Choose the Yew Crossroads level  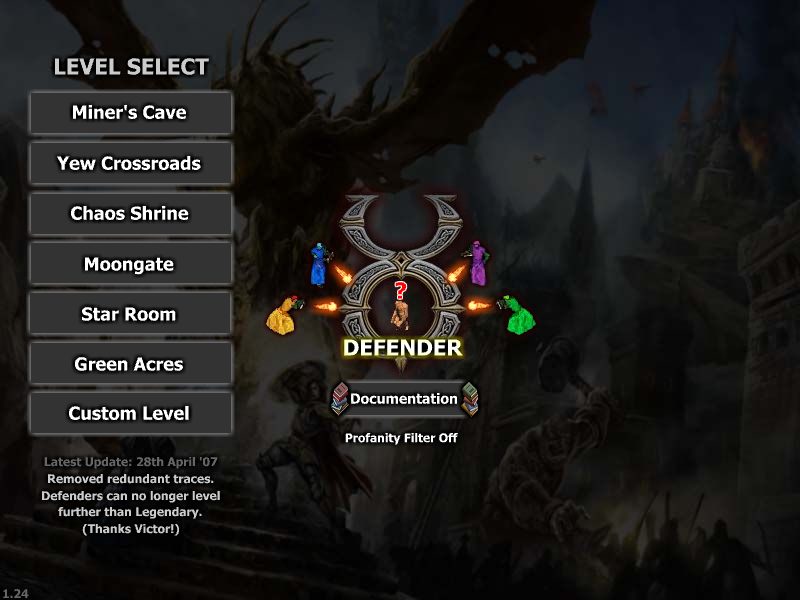click(x=130, y=163)
